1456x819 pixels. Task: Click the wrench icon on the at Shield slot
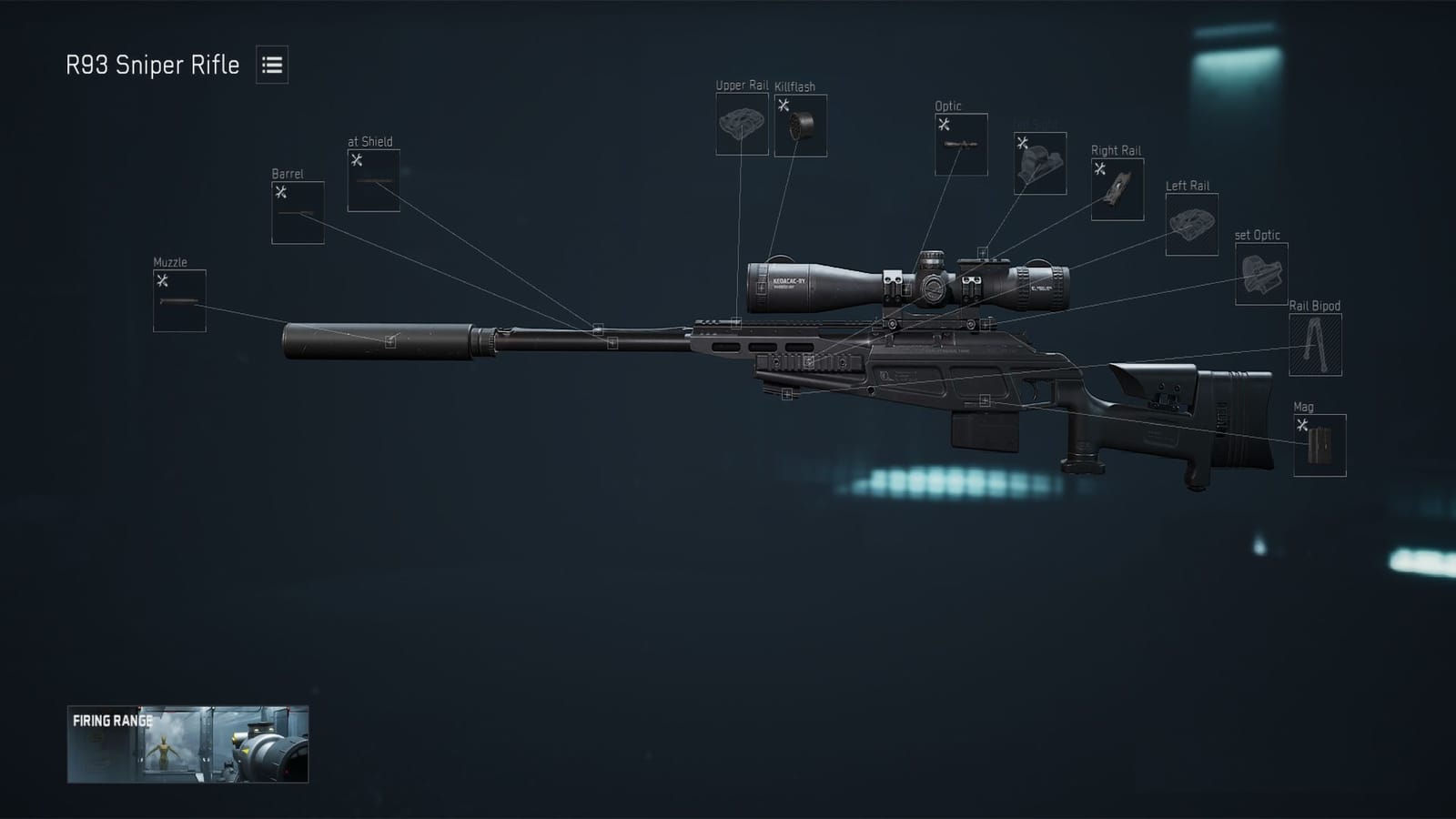click(x=356, y=158)
